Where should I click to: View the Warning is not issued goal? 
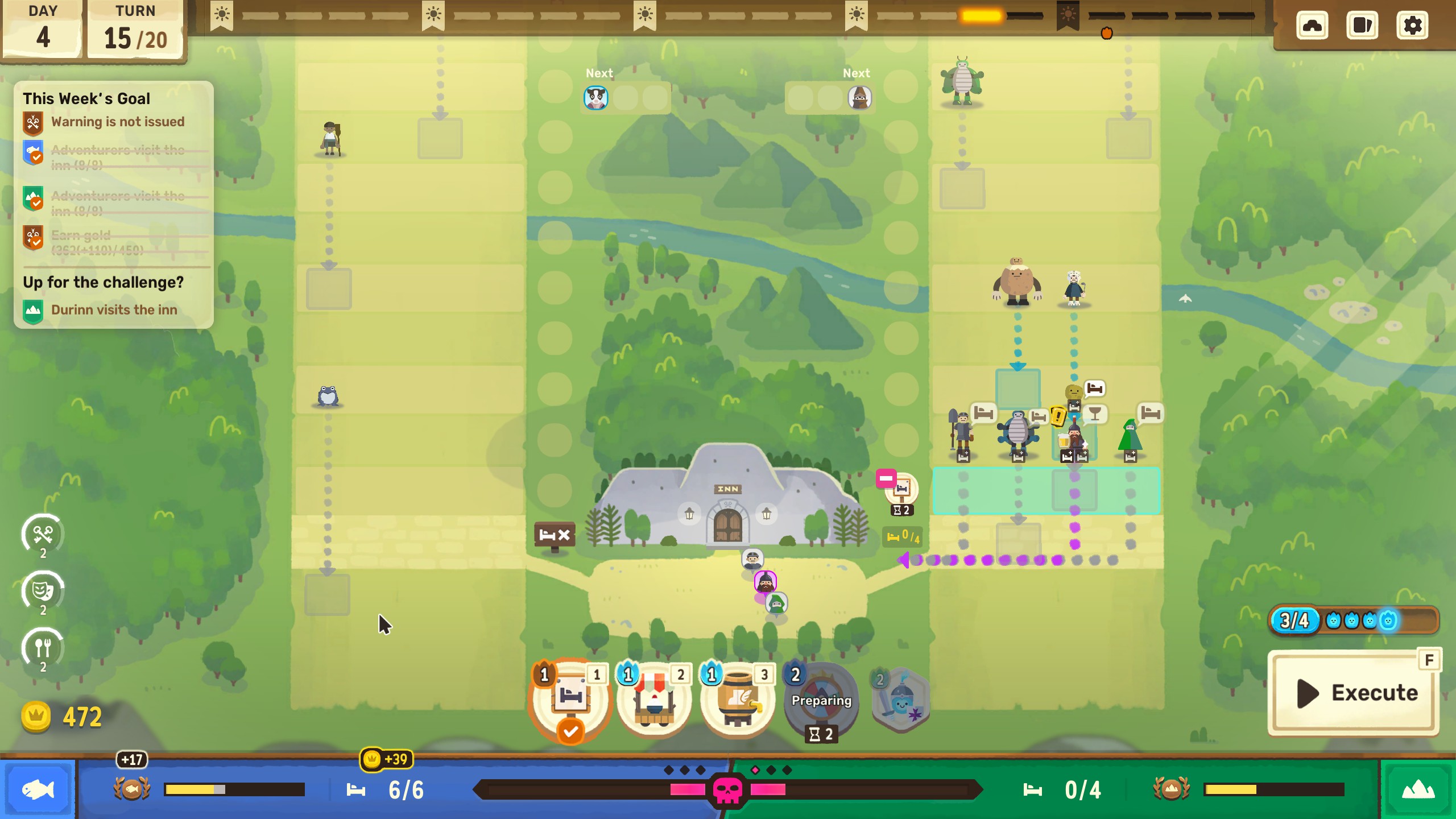click(117, 122)
